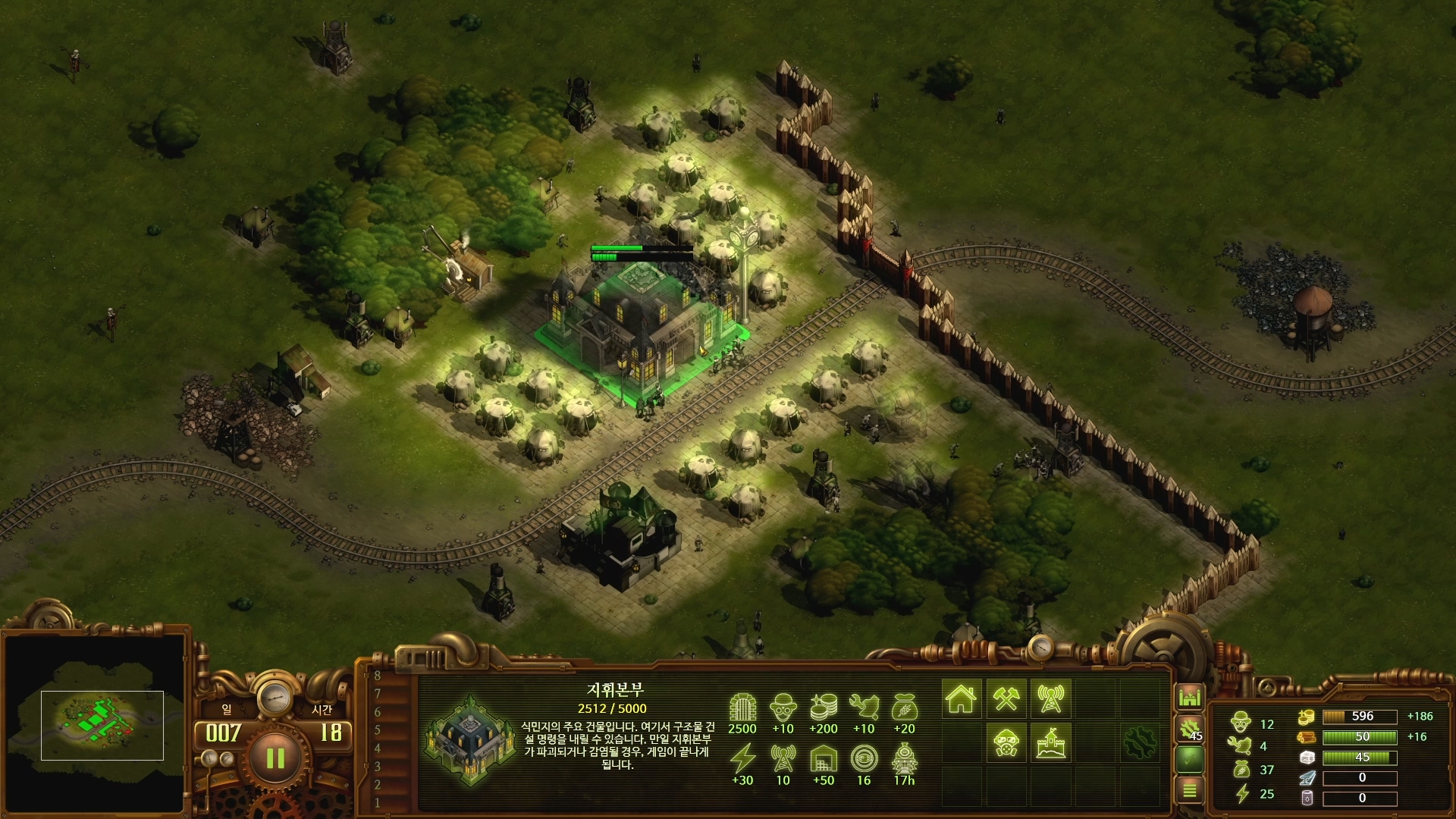The height and width of the screenshot is (819, 1456).
Task: Open the radio tower energy build category
Action: pyautogui.click(x=1050, y=698)
